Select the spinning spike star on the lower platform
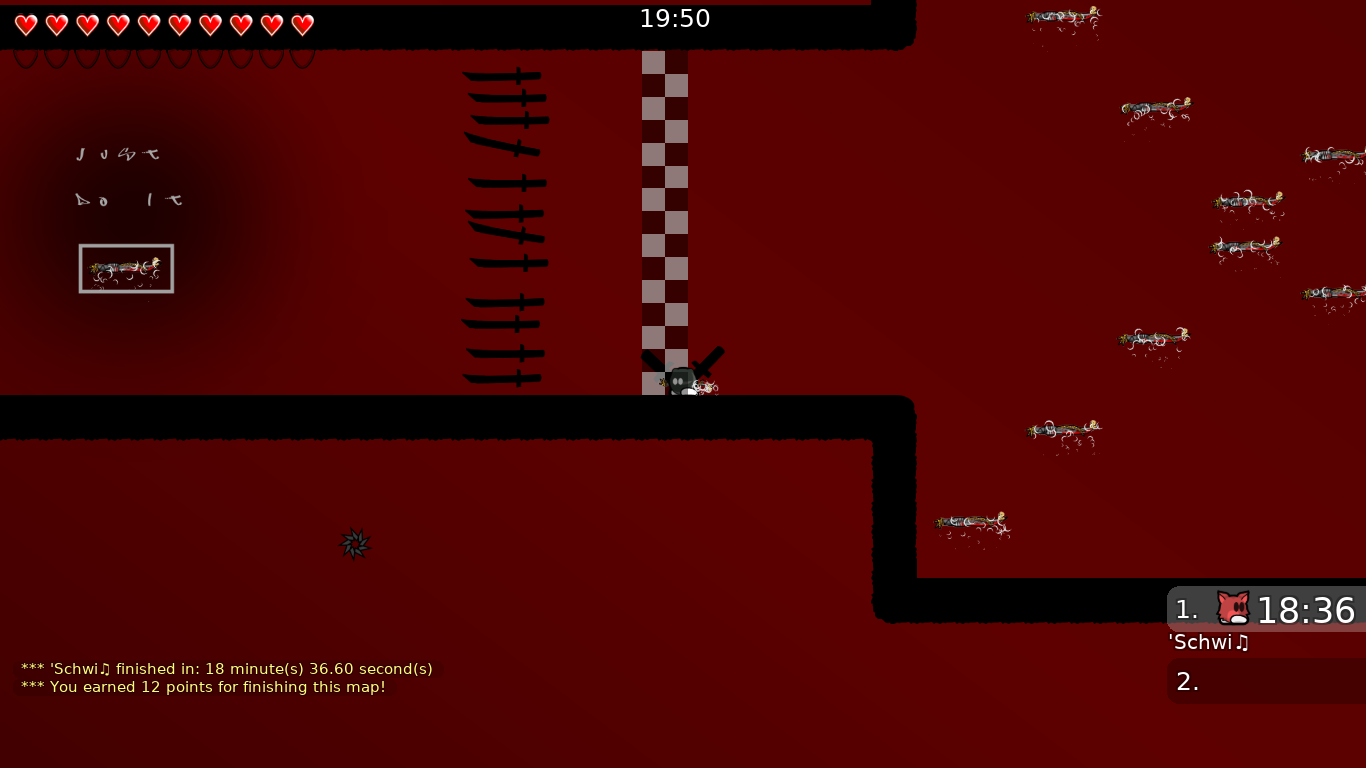 pos(356,544)
